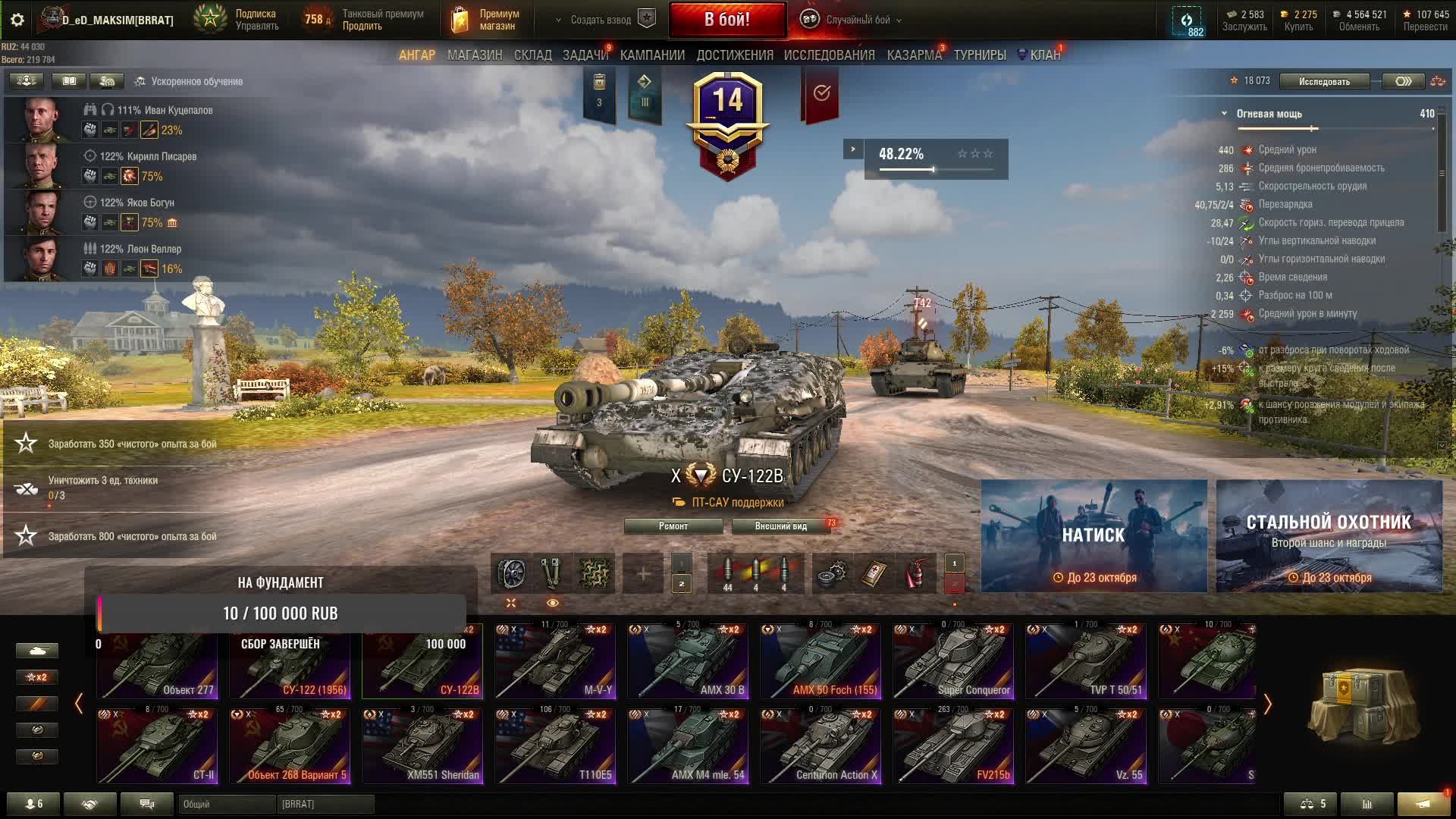Screen dimensions: 1456x819
Task: Click the Общий chat channel field
Action: (x=226, y=804)
